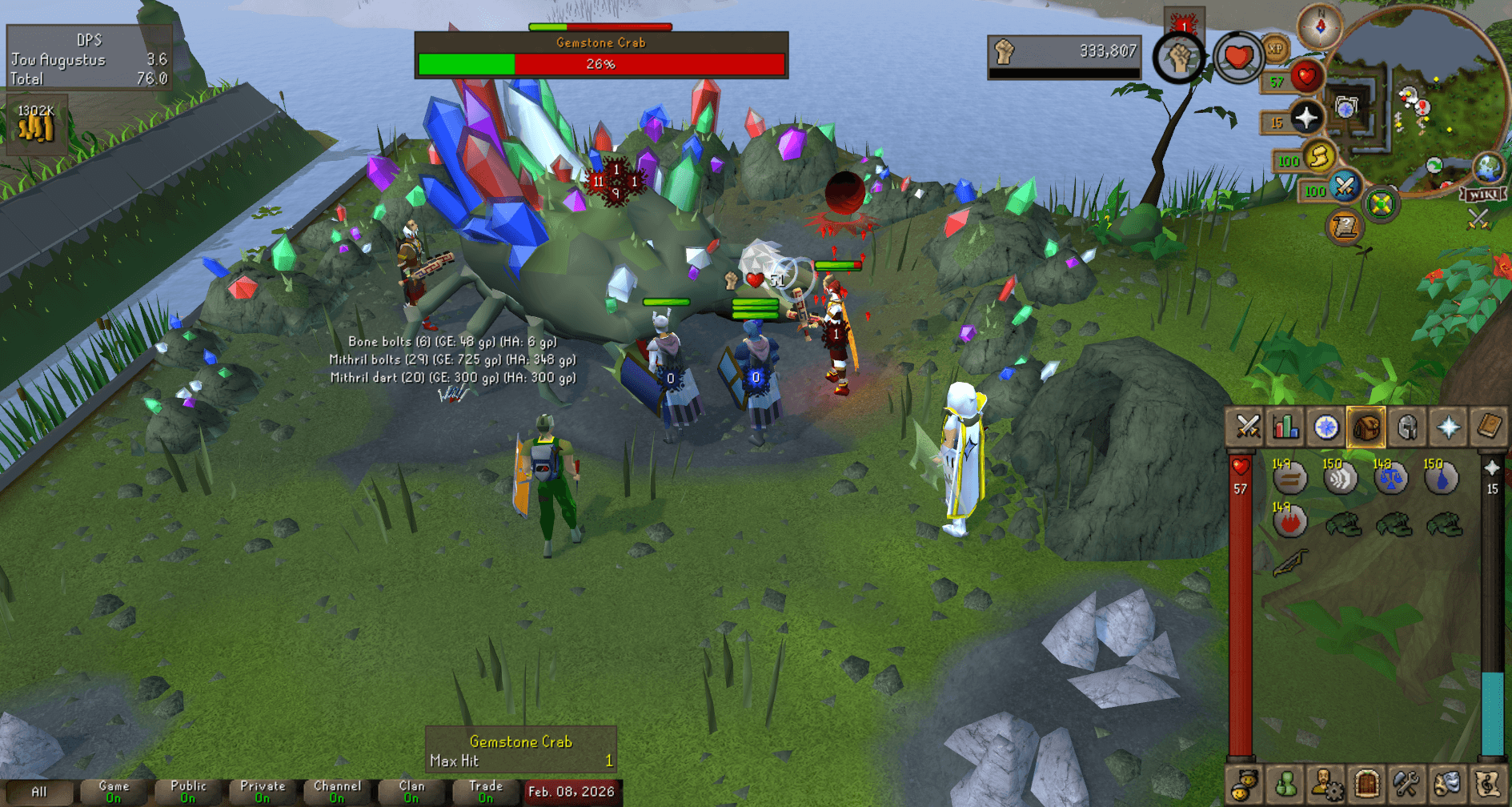
Task: Switch to the Clan chat tab
Action: [411, 791]
